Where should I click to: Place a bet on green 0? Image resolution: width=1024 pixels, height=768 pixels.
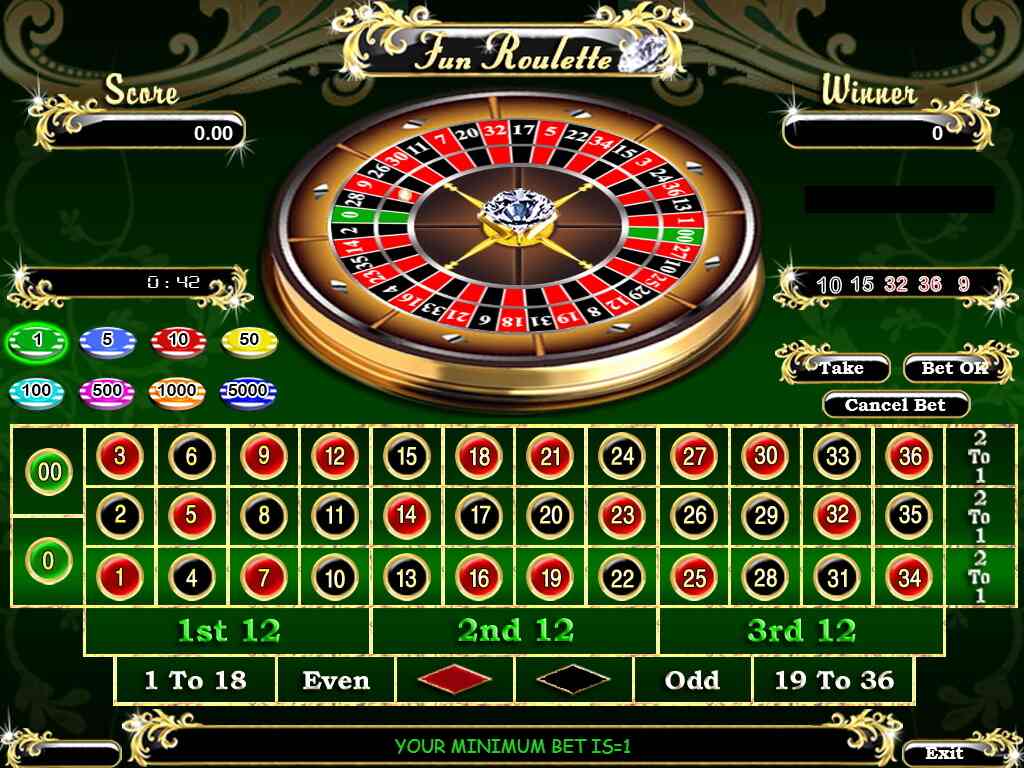point(48,561)
